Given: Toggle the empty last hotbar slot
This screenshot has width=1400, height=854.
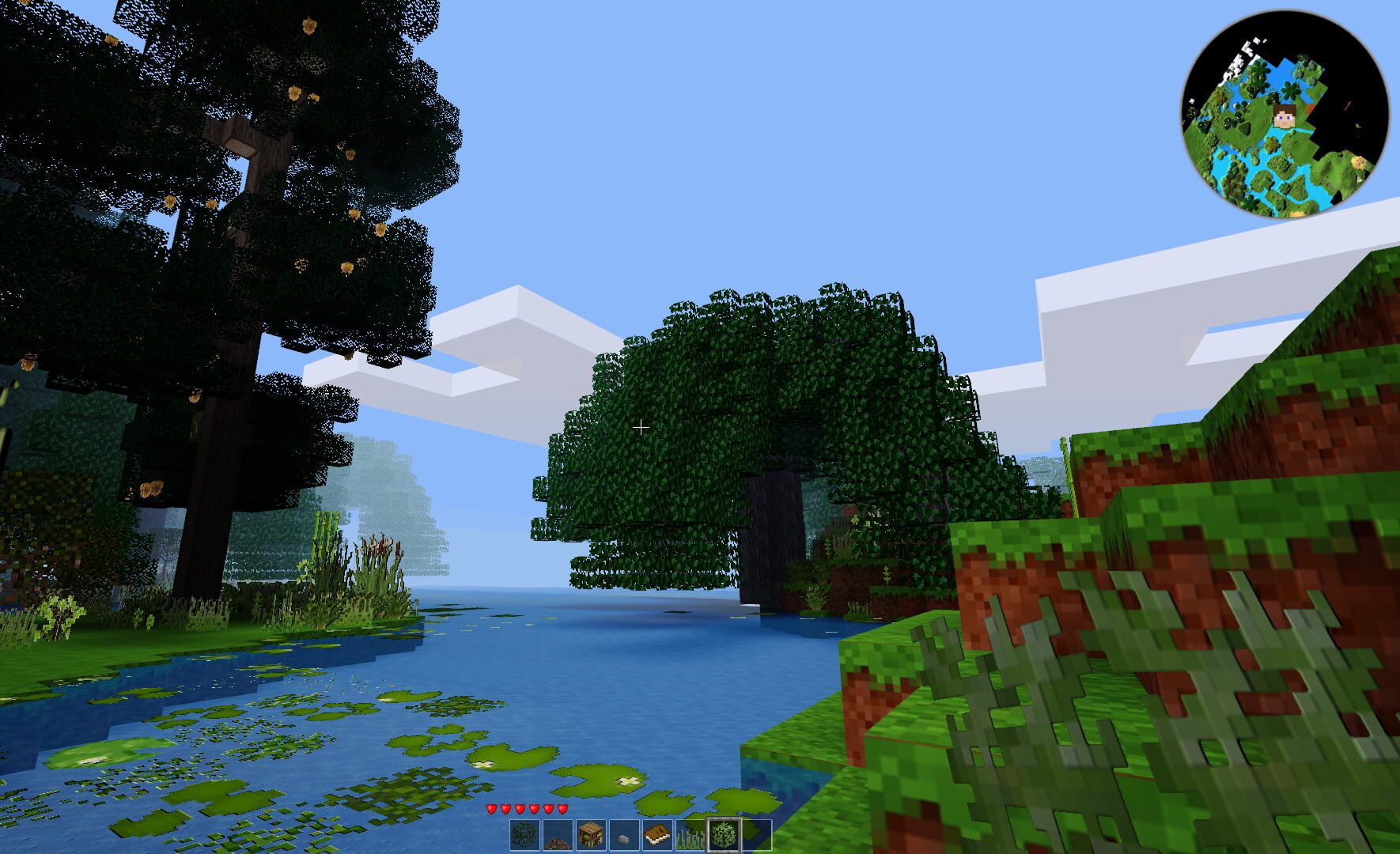Looking at the screenshot, I should click(x=756, y=836).
